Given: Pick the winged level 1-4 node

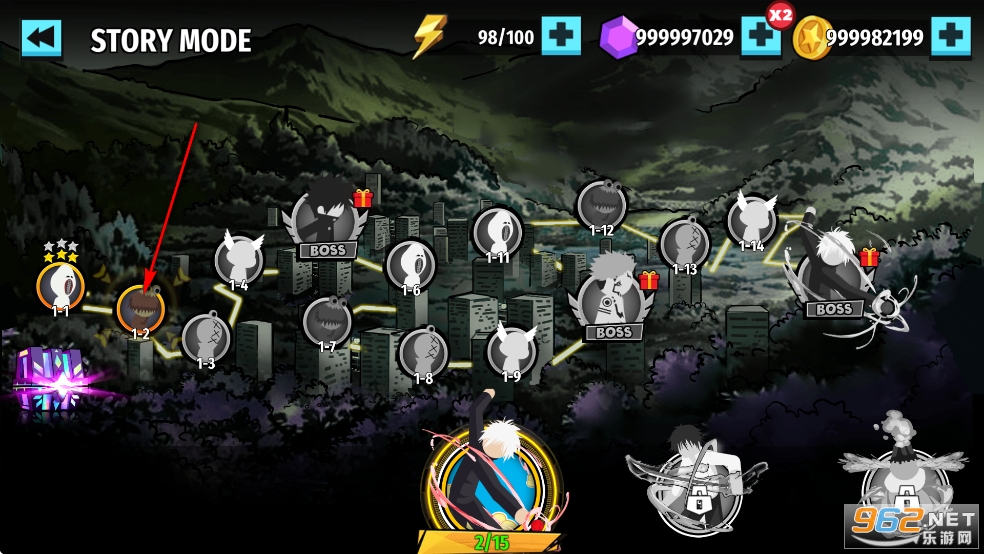Looking at the screenshot, I should [x=239, y=260].
